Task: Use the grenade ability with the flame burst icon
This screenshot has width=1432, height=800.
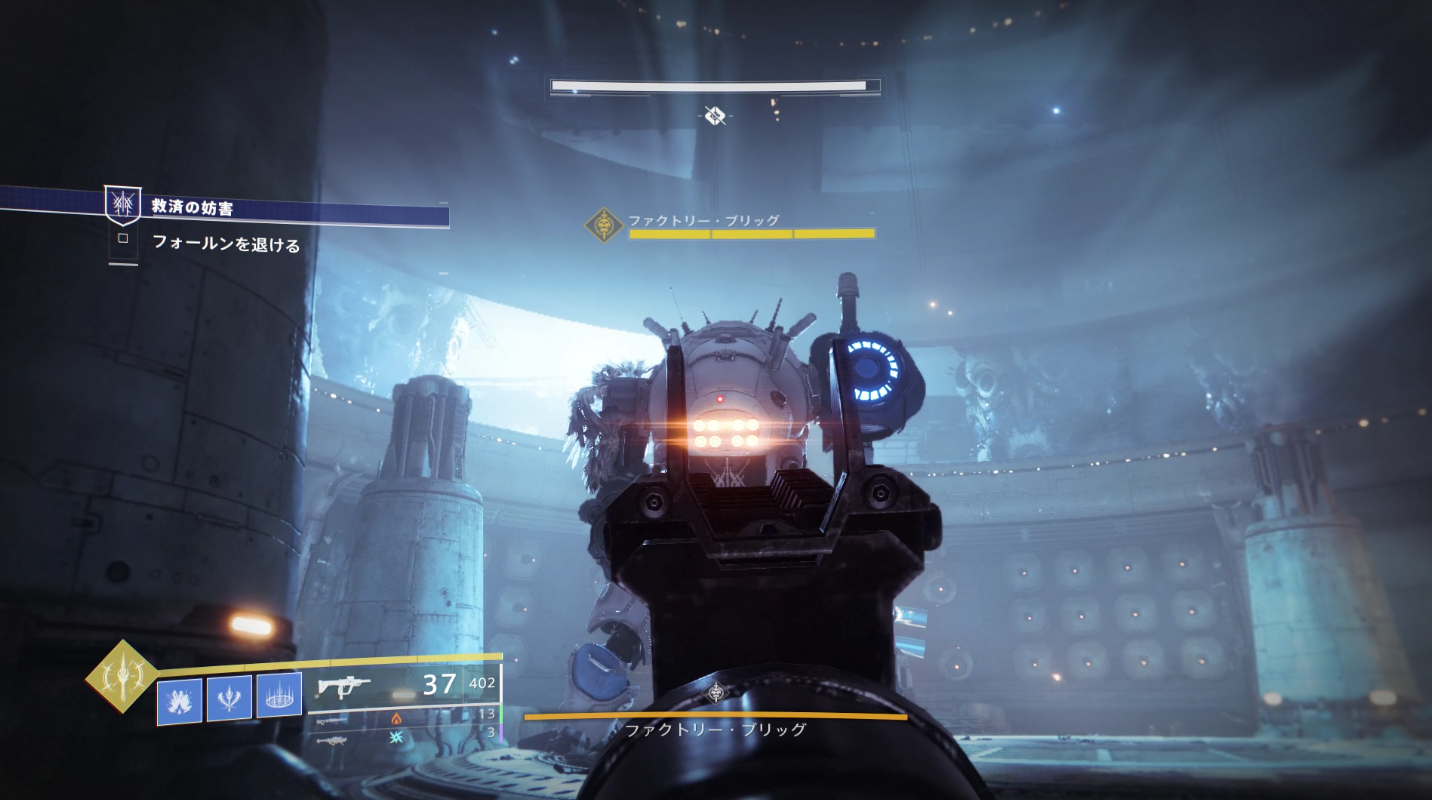Action: (x=180, y=700)
